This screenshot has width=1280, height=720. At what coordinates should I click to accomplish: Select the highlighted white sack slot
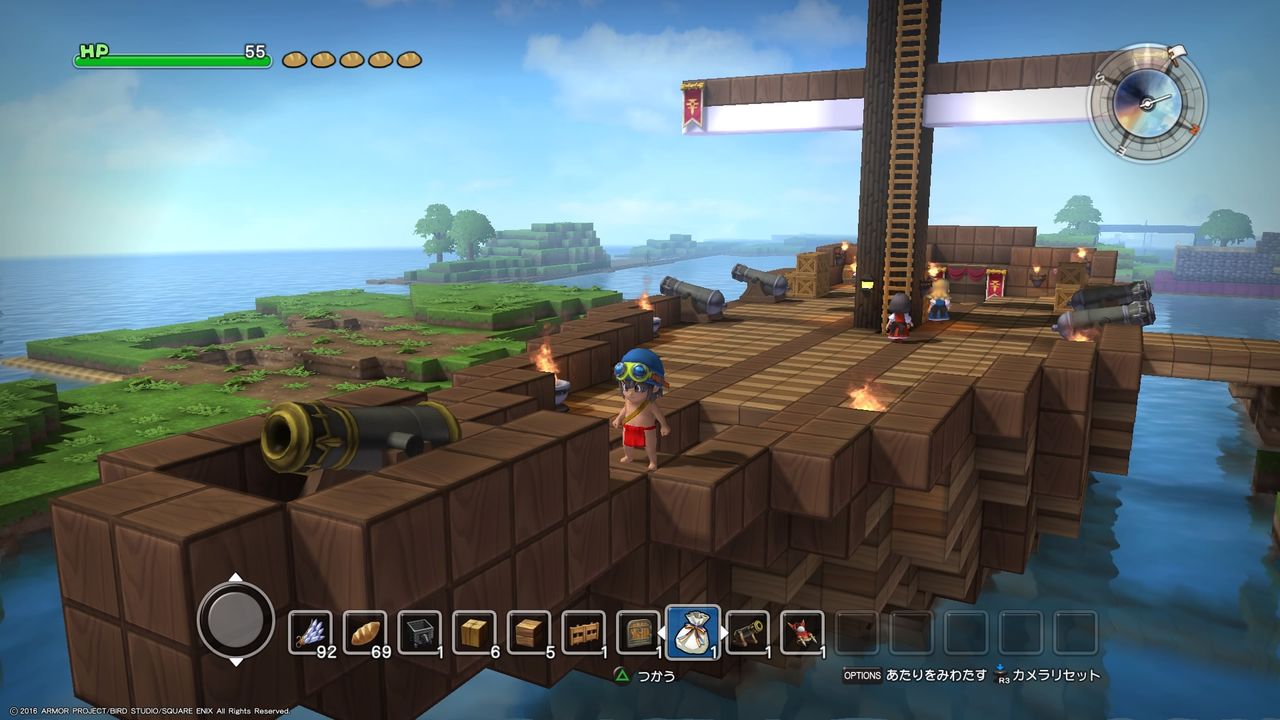click(x=692, y=632)
